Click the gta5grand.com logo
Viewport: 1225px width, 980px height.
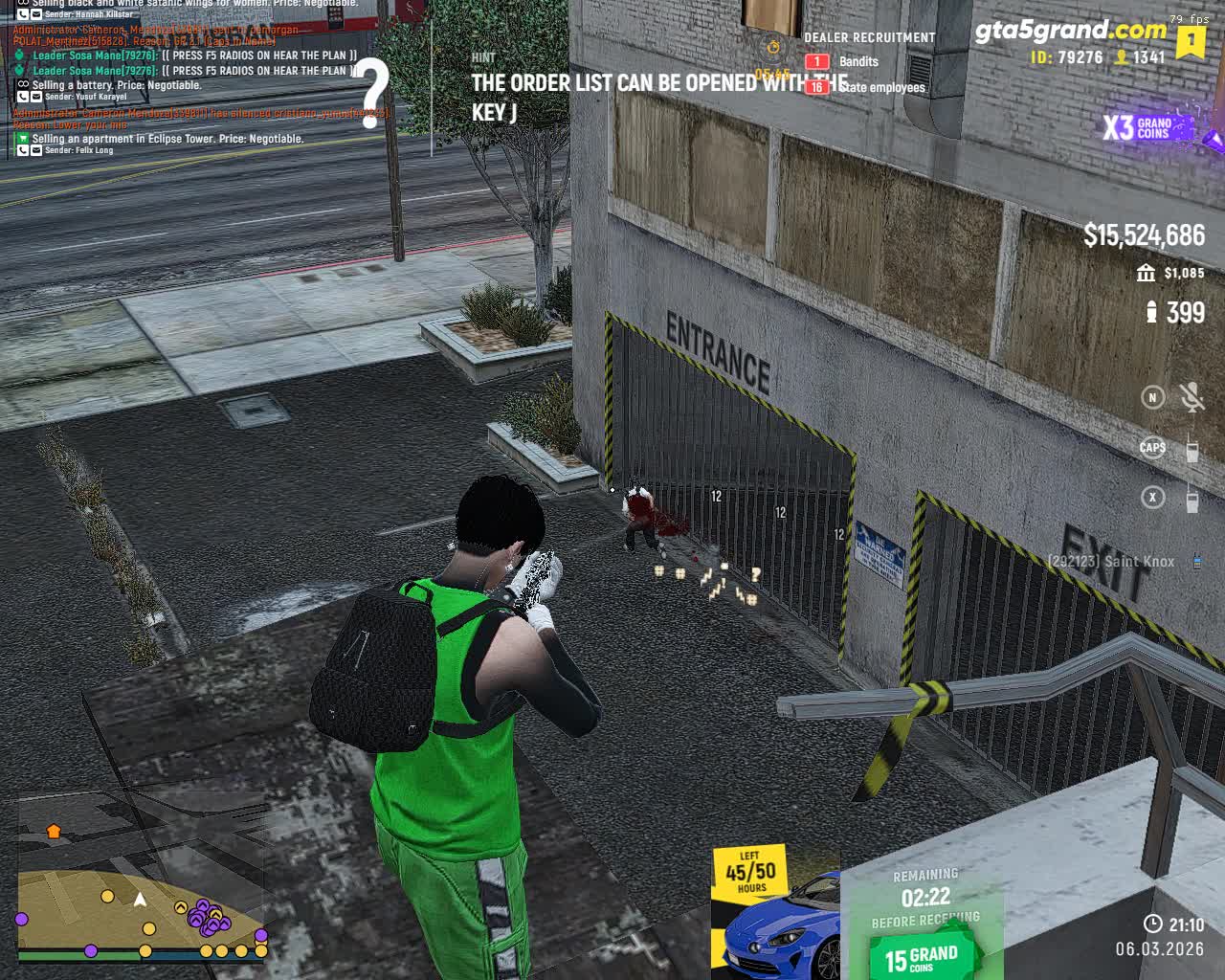coord(1070,31)
